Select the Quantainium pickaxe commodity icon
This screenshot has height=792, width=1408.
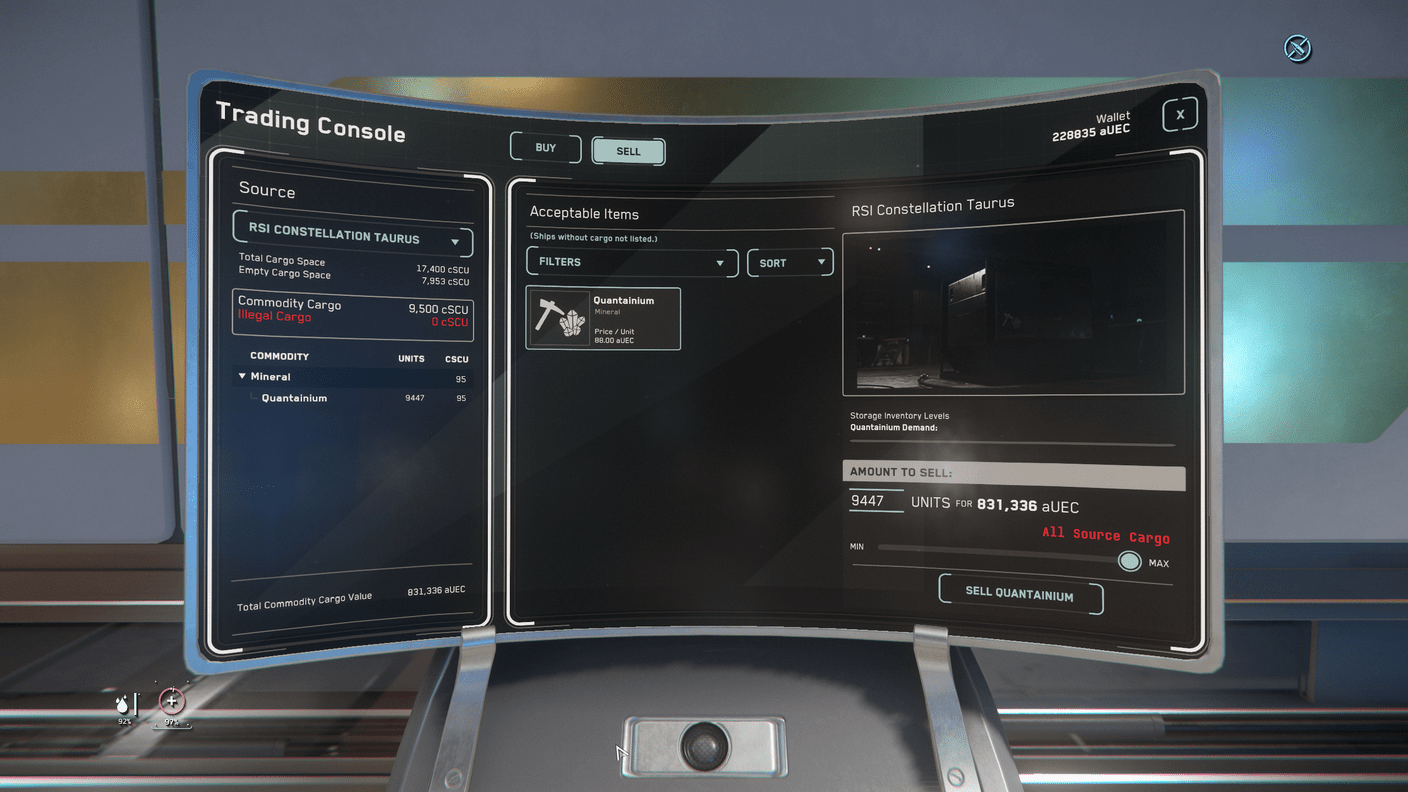click(560, 318)
